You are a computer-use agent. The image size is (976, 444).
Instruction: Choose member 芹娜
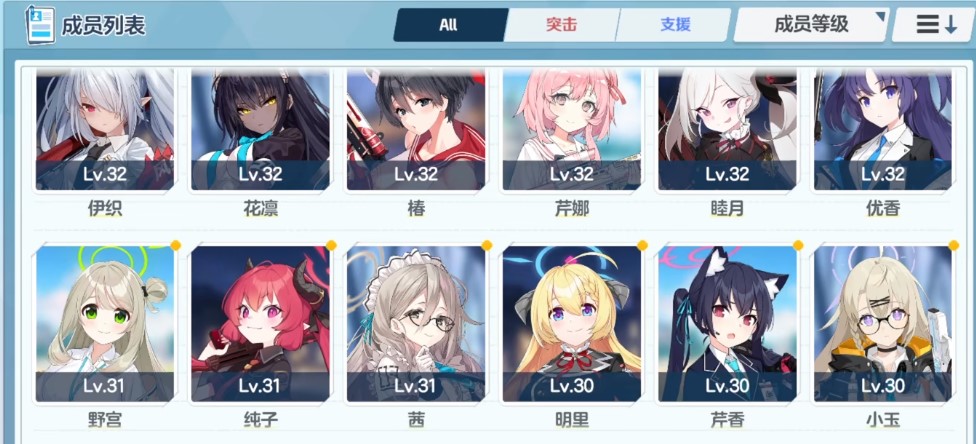572,130
